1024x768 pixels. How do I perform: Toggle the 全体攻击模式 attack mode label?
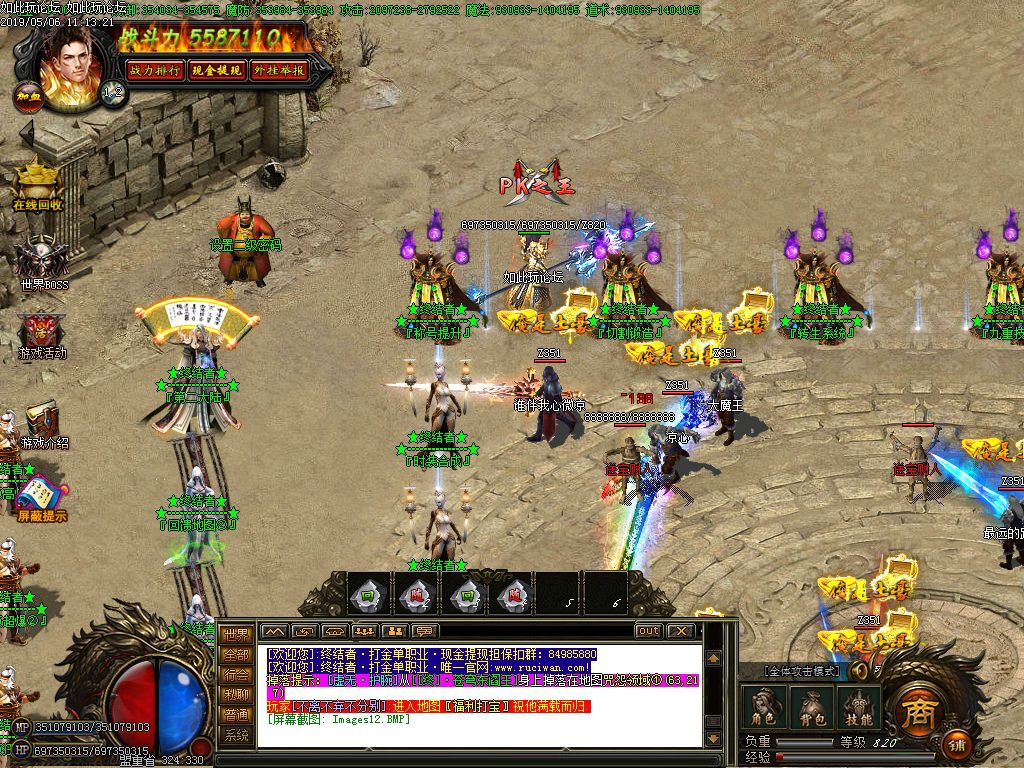coord(802,671)
